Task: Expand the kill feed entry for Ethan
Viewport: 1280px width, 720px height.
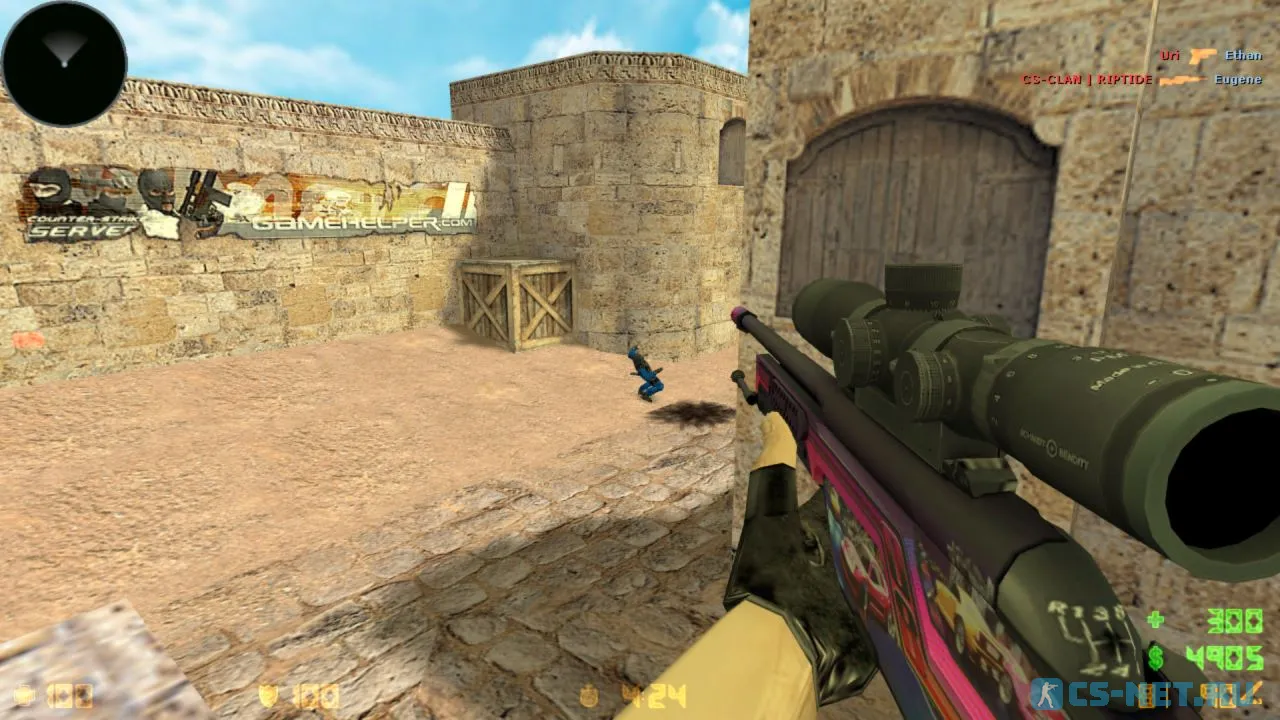Action: (1243, 55)
